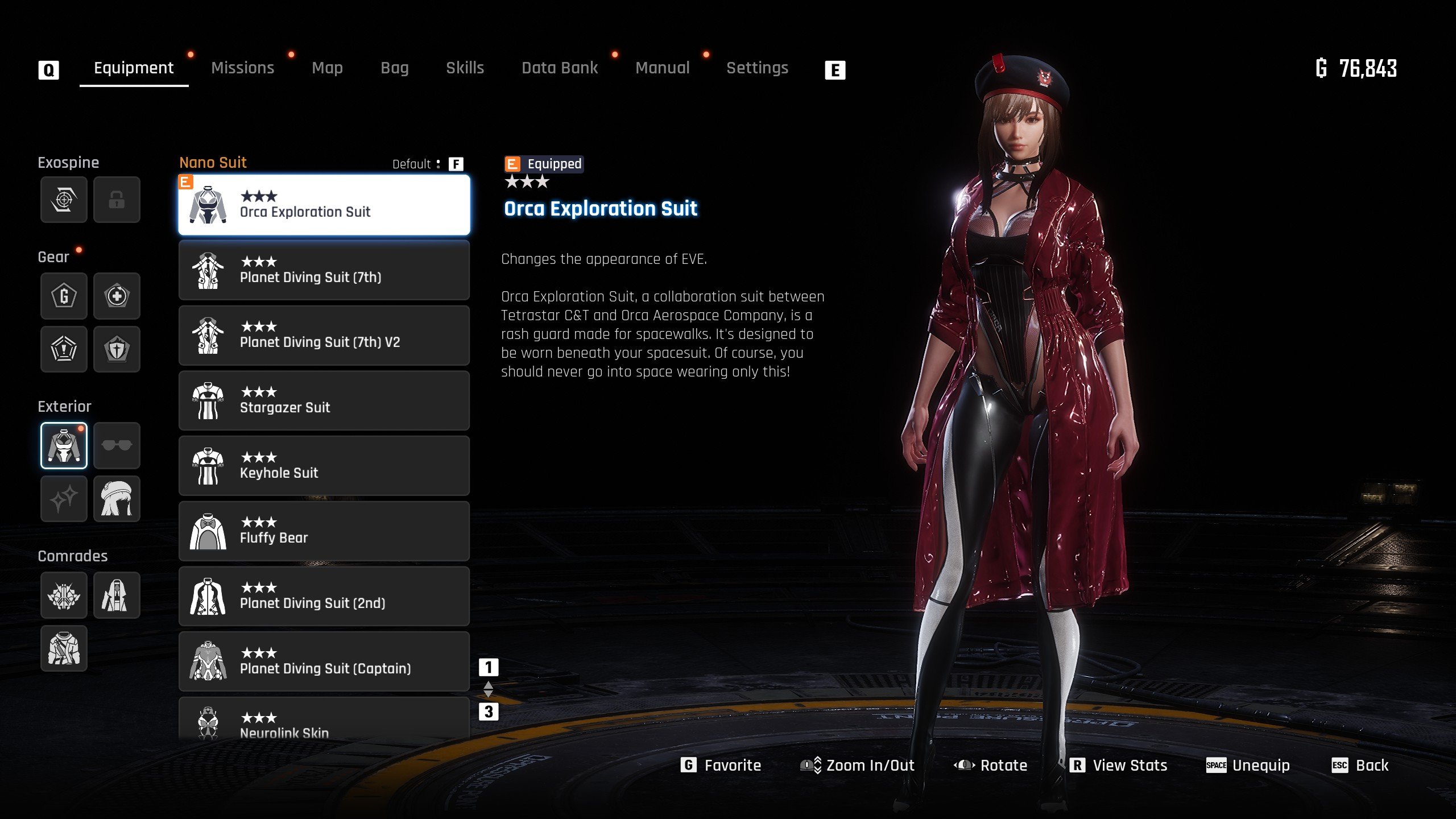Select the Keyhole Suit entry

[324, 466]
